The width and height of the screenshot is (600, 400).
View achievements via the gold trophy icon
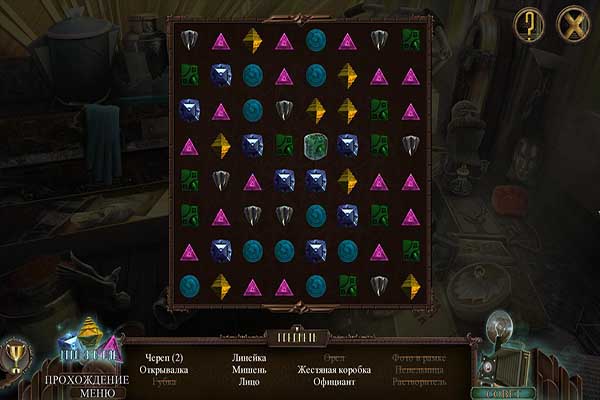pos(15,355)
